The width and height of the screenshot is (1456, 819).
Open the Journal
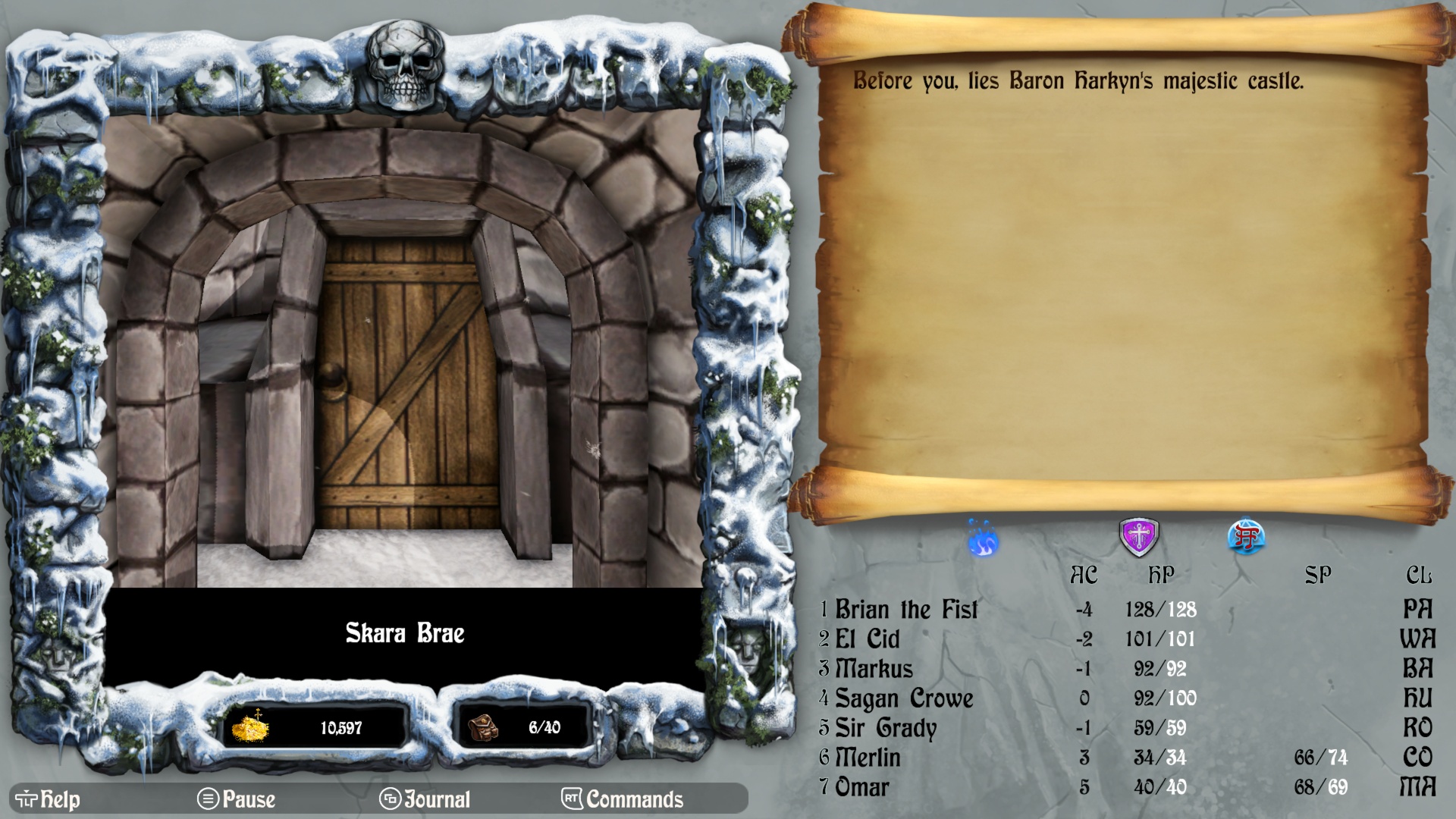pos(425,799)
